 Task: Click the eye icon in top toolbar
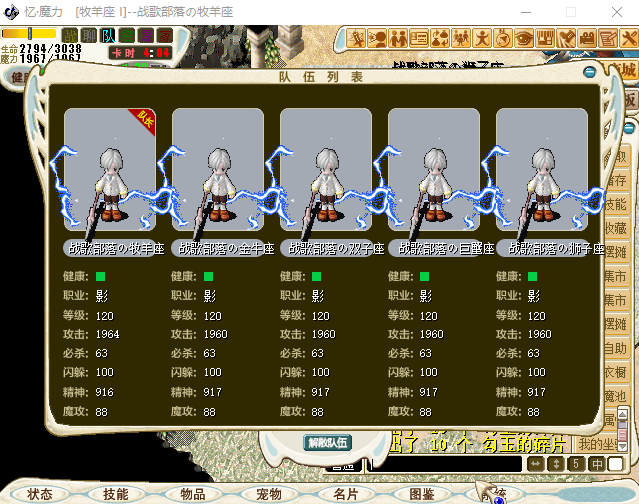coord(525,39)
